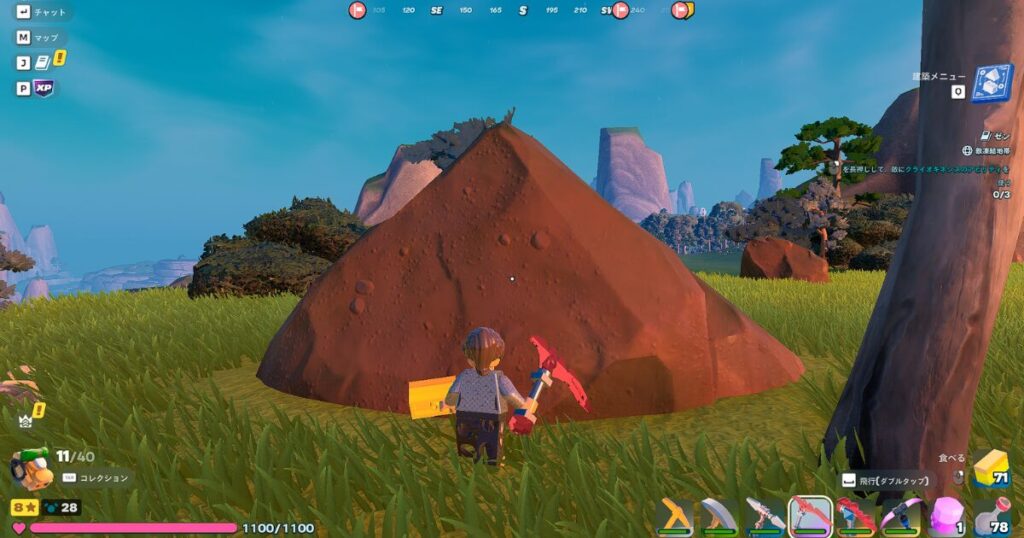Click the compass strip at the top
Screen dimensions: 1024x538
pyautogui.click(x=520, y=10)
